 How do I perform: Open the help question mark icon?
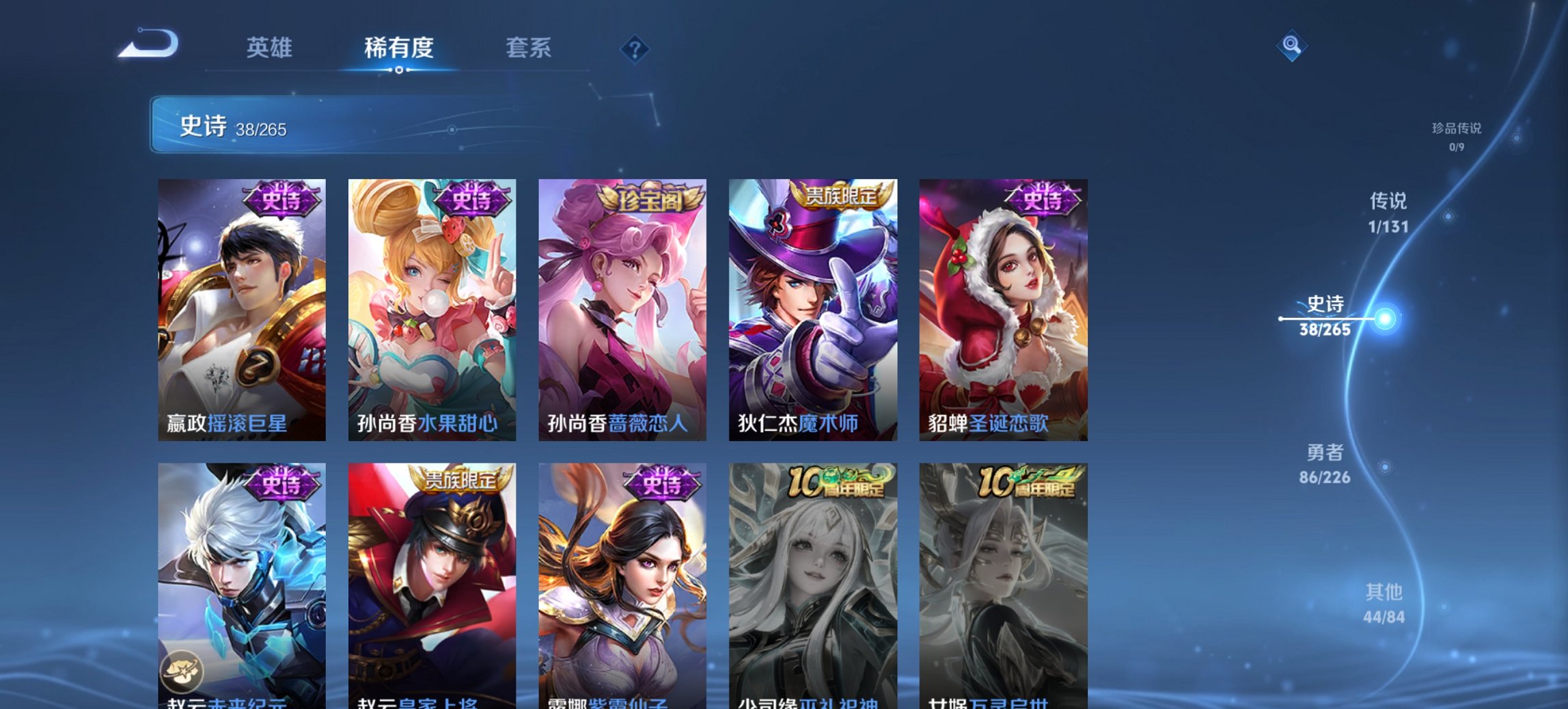(635, 49)
